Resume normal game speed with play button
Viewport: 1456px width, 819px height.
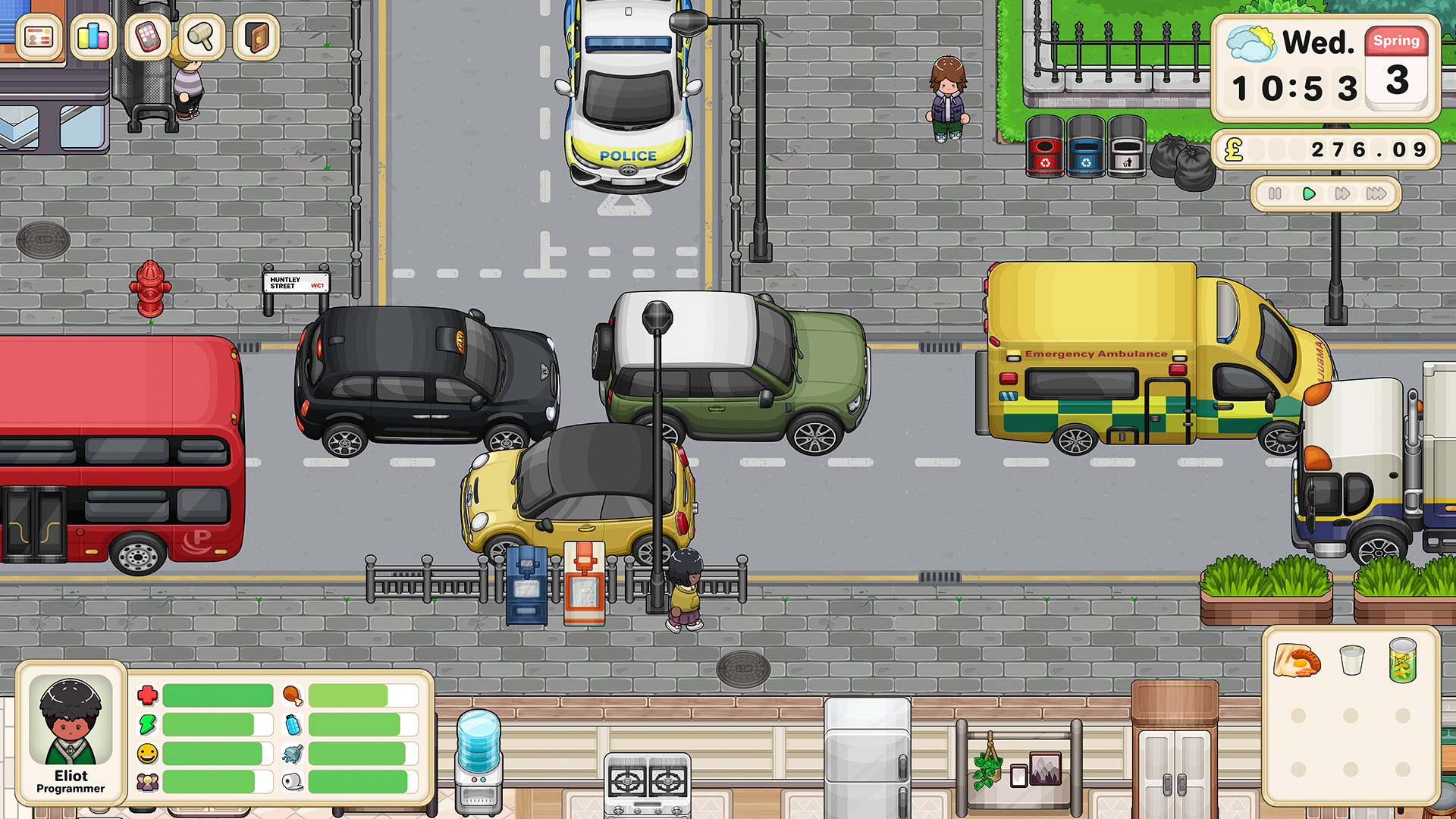tap(1307, 194)
